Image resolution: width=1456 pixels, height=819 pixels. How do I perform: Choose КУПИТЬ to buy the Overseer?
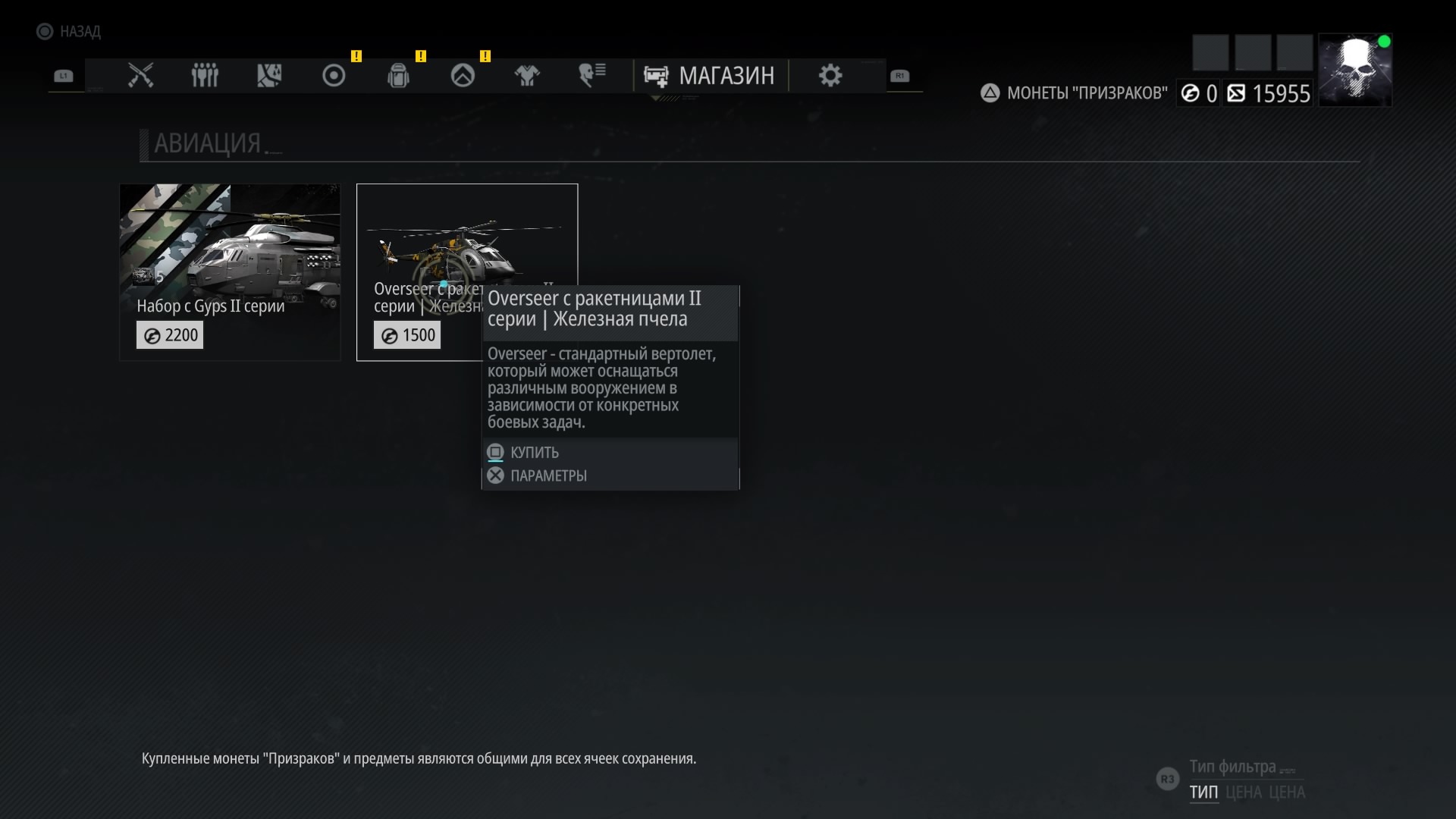[x=535, y=453]
